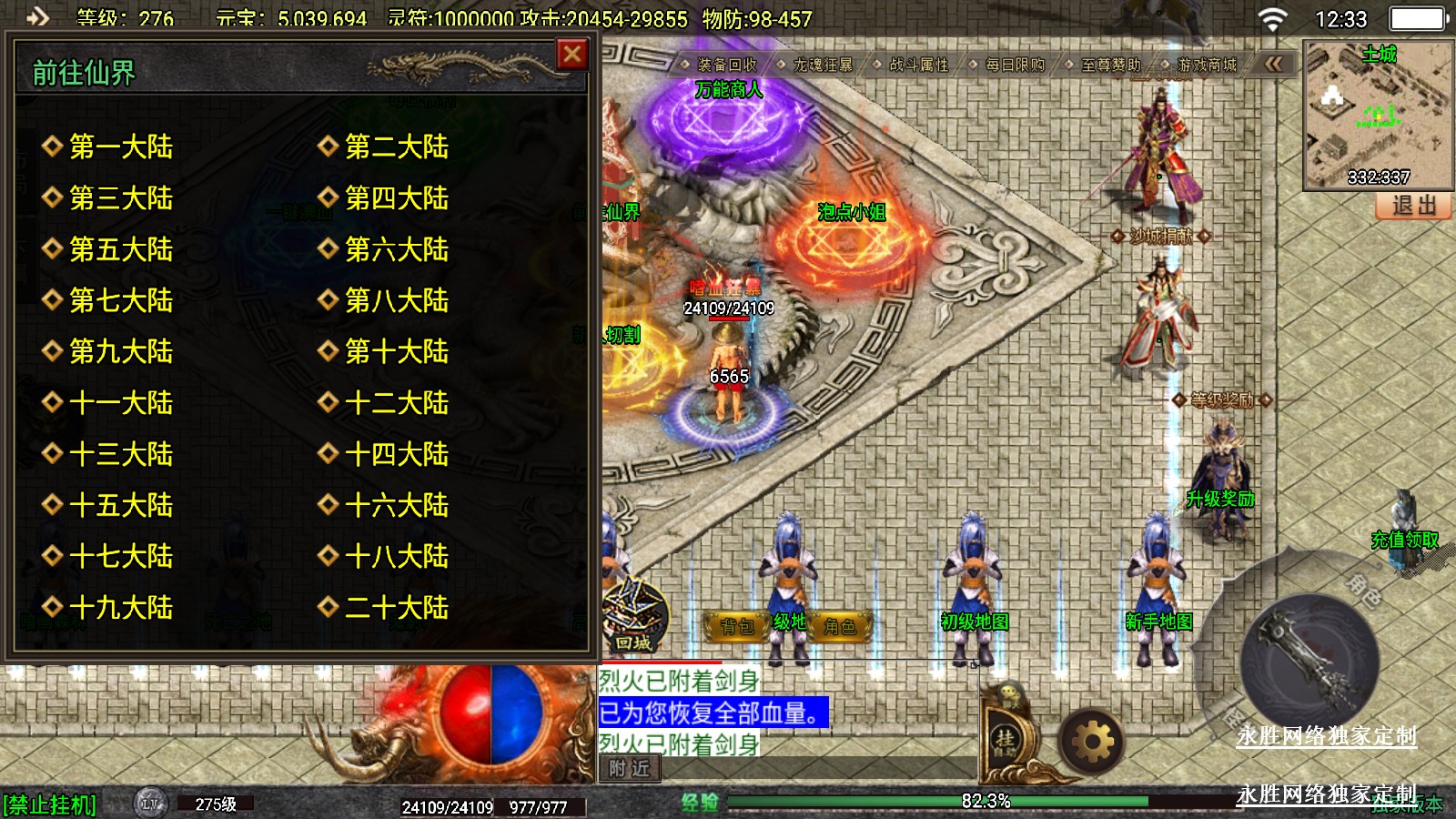Open the 背包 backpack
The height and width of the screenshot is (819, 1456).
click(737, 626)
